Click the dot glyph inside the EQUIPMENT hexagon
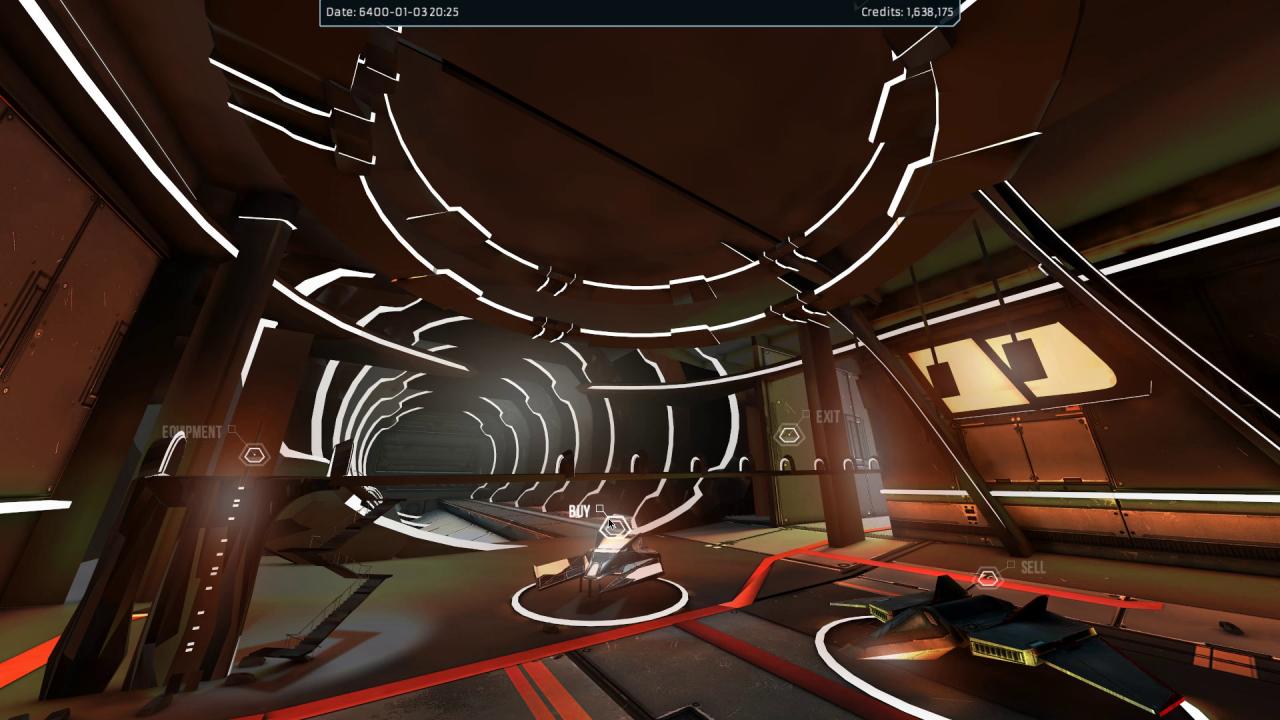Viewport: 1280px width, 720px height. 253,455
